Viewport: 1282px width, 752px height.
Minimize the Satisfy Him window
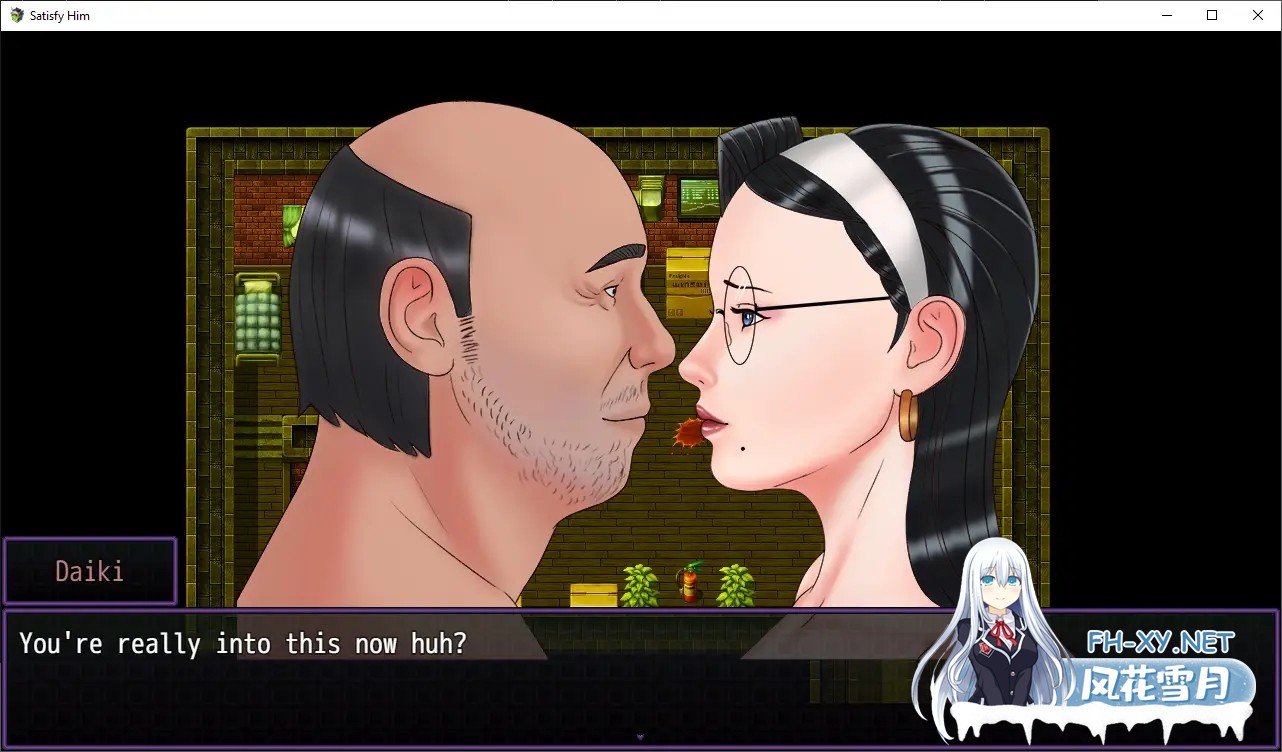click(1166, 15)
